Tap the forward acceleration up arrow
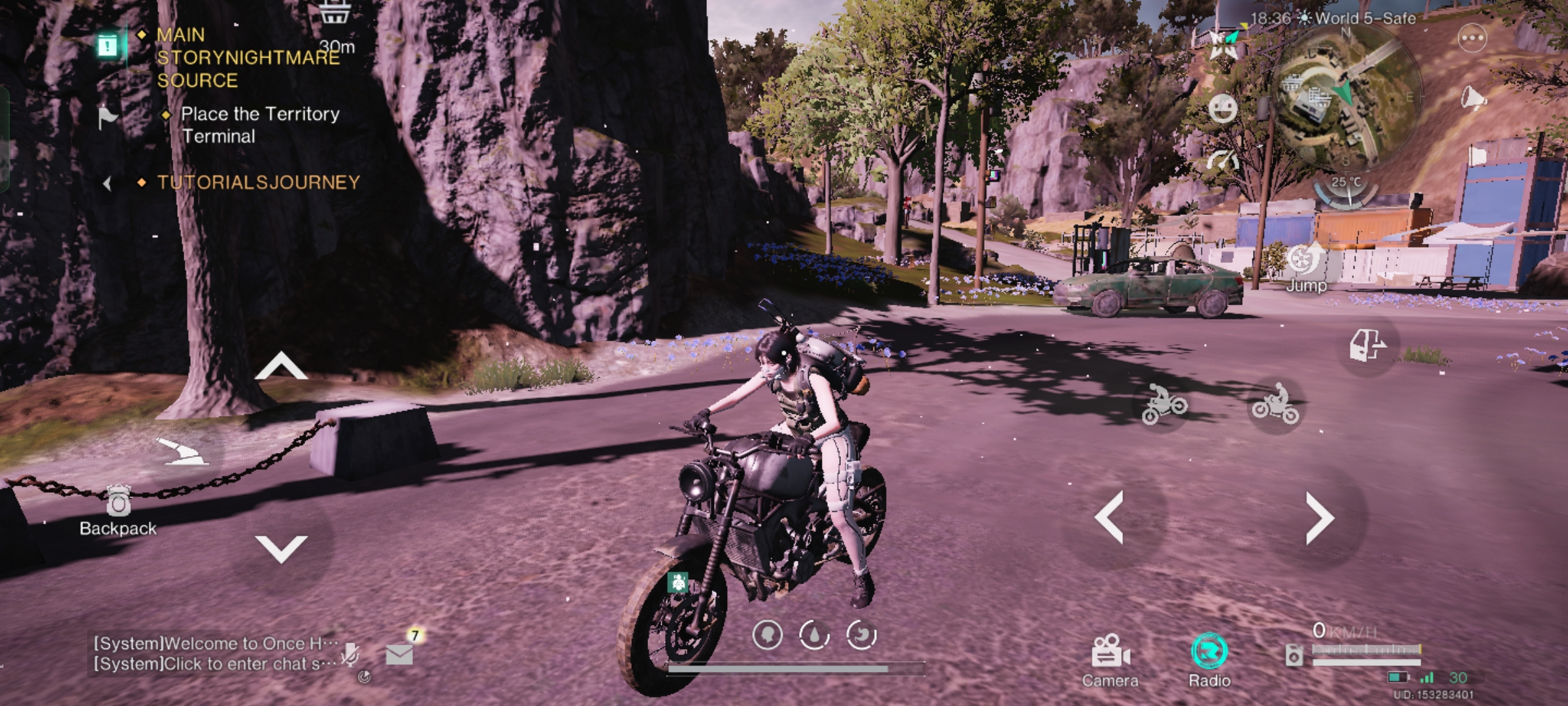Viewport: 1568px width, 706px height. tap(281, 367)
